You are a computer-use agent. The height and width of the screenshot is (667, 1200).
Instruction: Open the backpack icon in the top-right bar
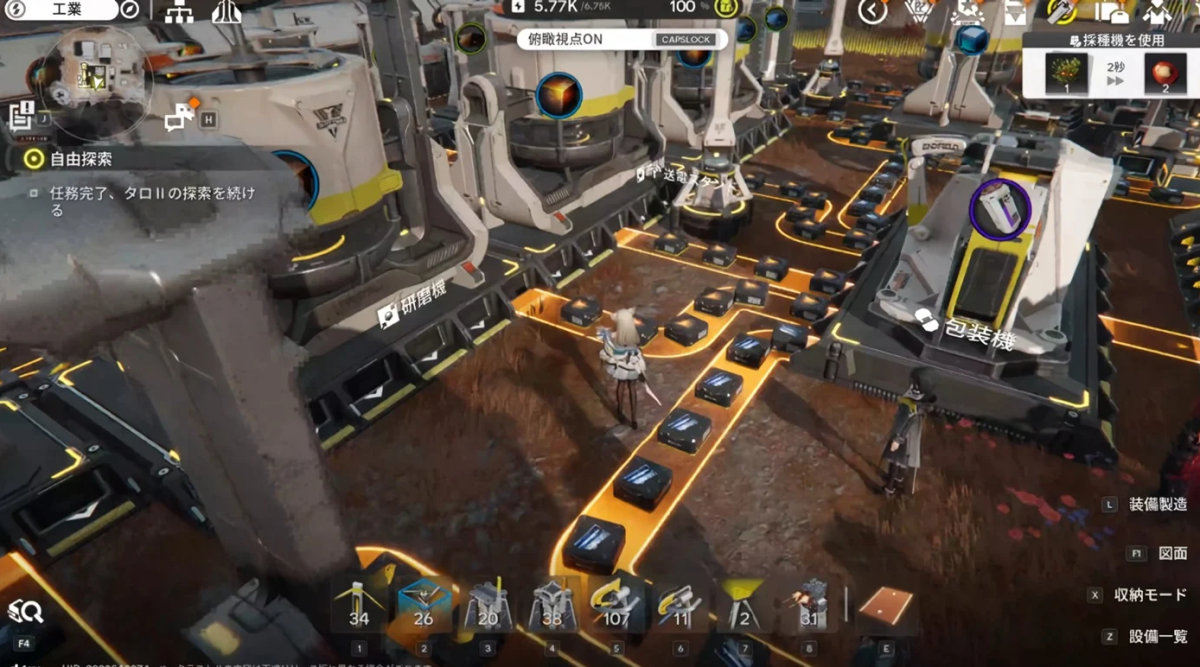coord(1112,12)
